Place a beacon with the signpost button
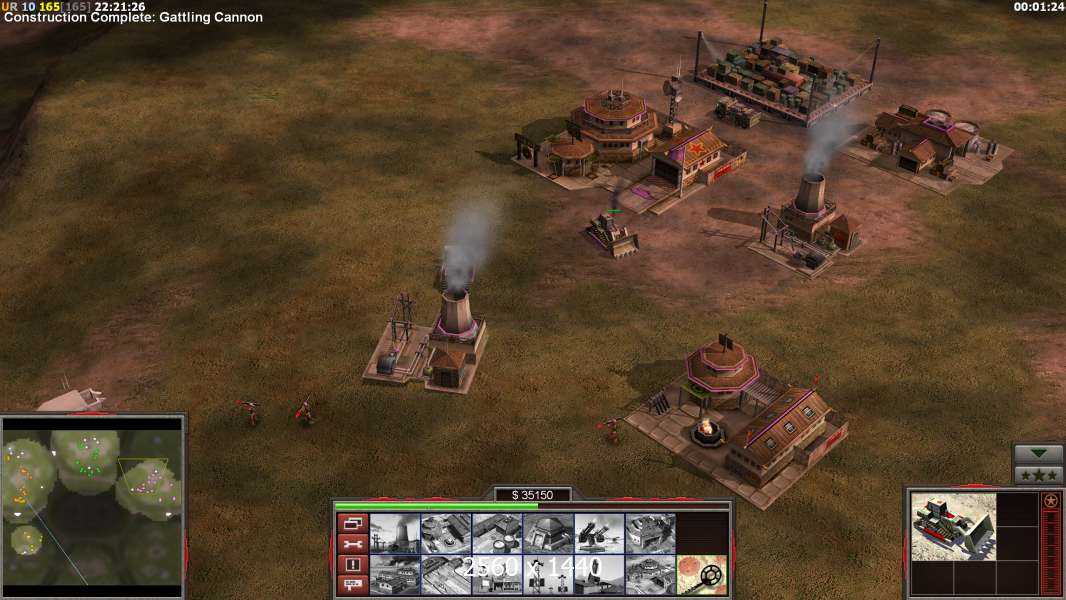 point(351,585)
